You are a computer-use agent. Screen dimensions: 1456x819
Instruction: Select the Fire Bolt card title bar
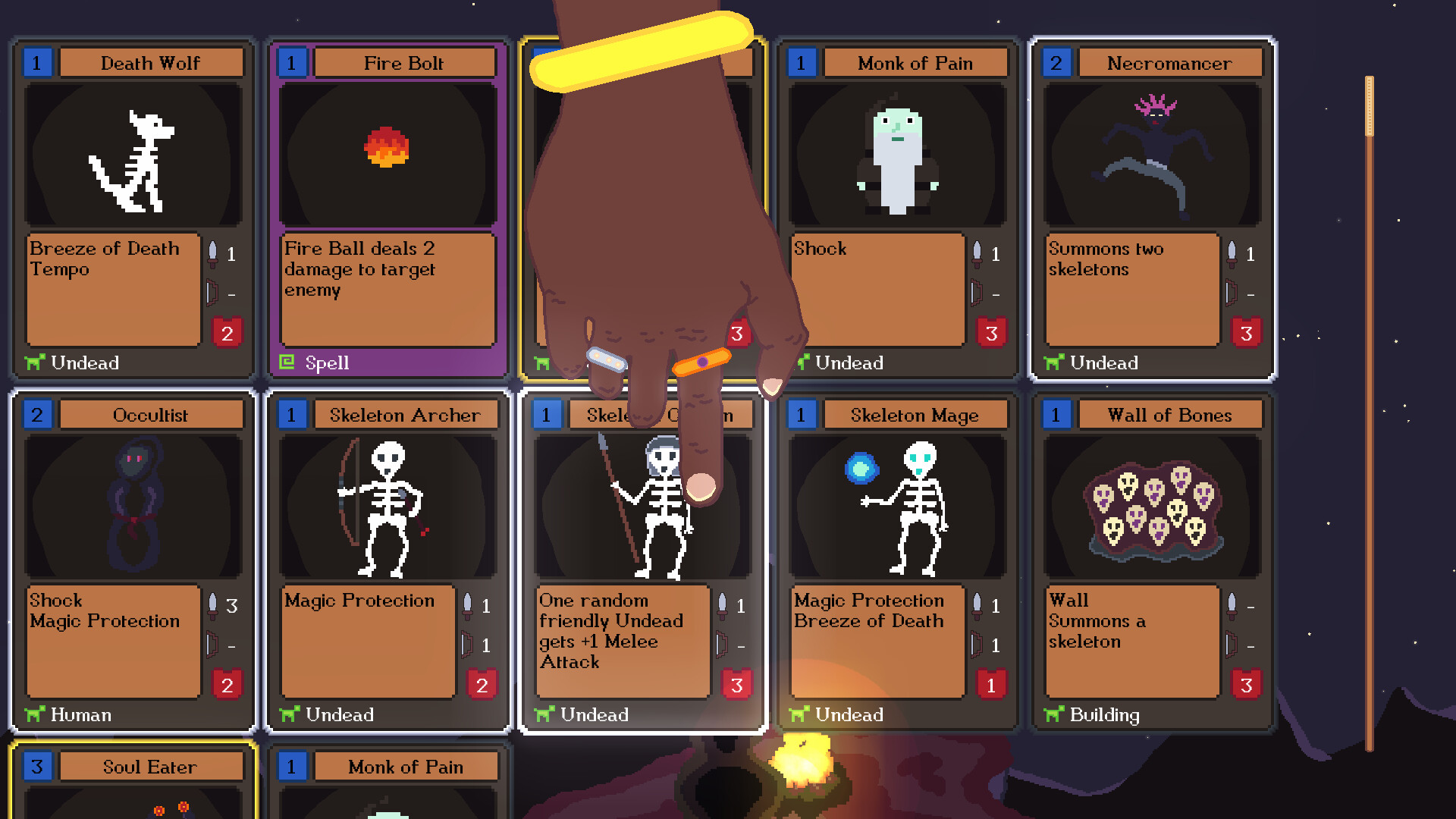click(x=404, y=63)
